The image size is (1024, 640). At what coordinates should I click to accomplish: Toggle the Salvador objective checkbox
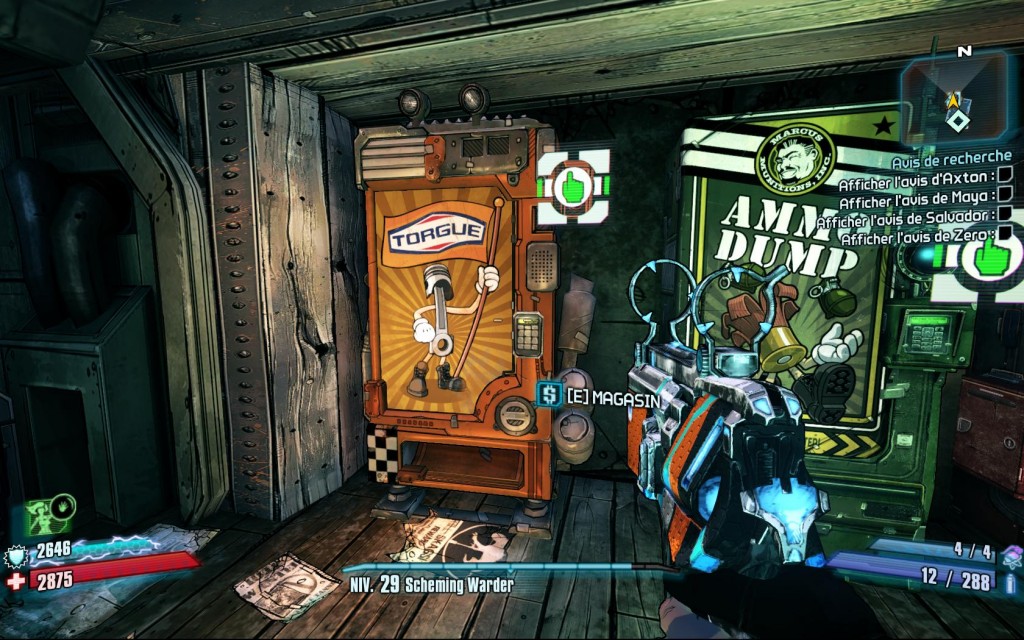pyautogui.click(x=1005, y=214)
